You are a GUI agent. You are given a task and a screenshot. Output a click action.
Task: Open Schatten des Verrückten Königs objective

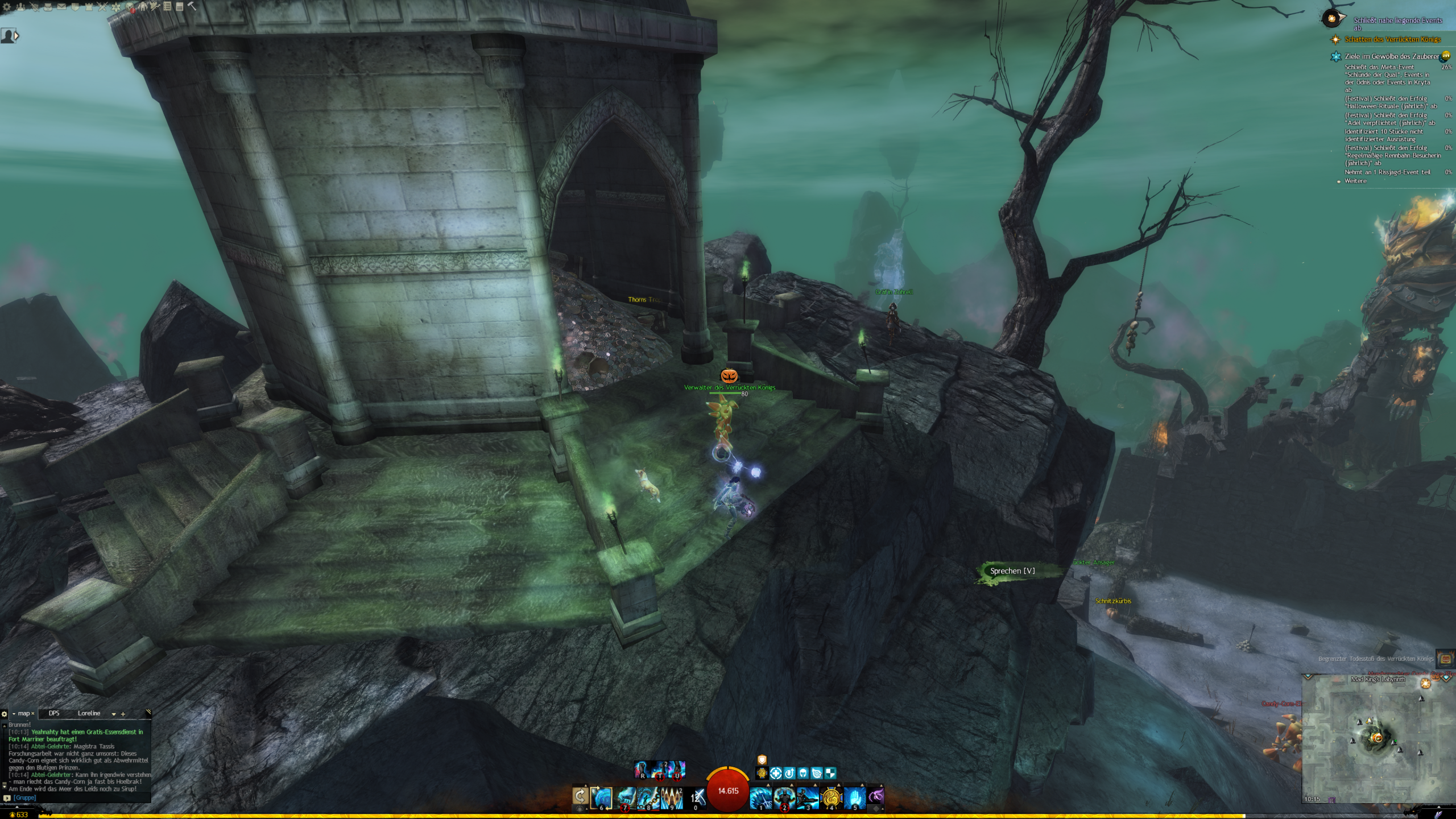tap(1392, 39)
